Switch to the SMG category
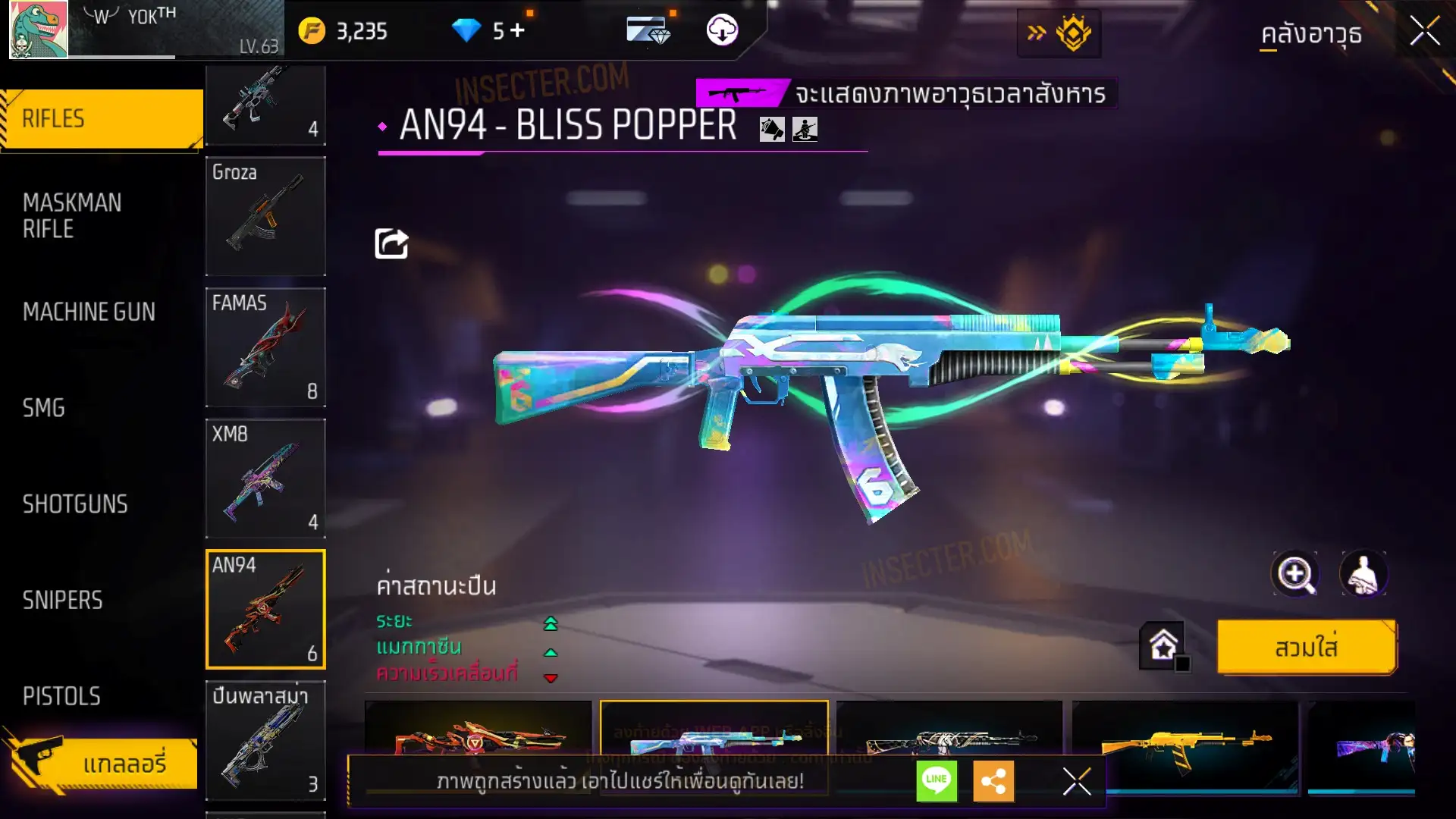Viewport: 1456px width, 819px height. [x=44, y=408]
